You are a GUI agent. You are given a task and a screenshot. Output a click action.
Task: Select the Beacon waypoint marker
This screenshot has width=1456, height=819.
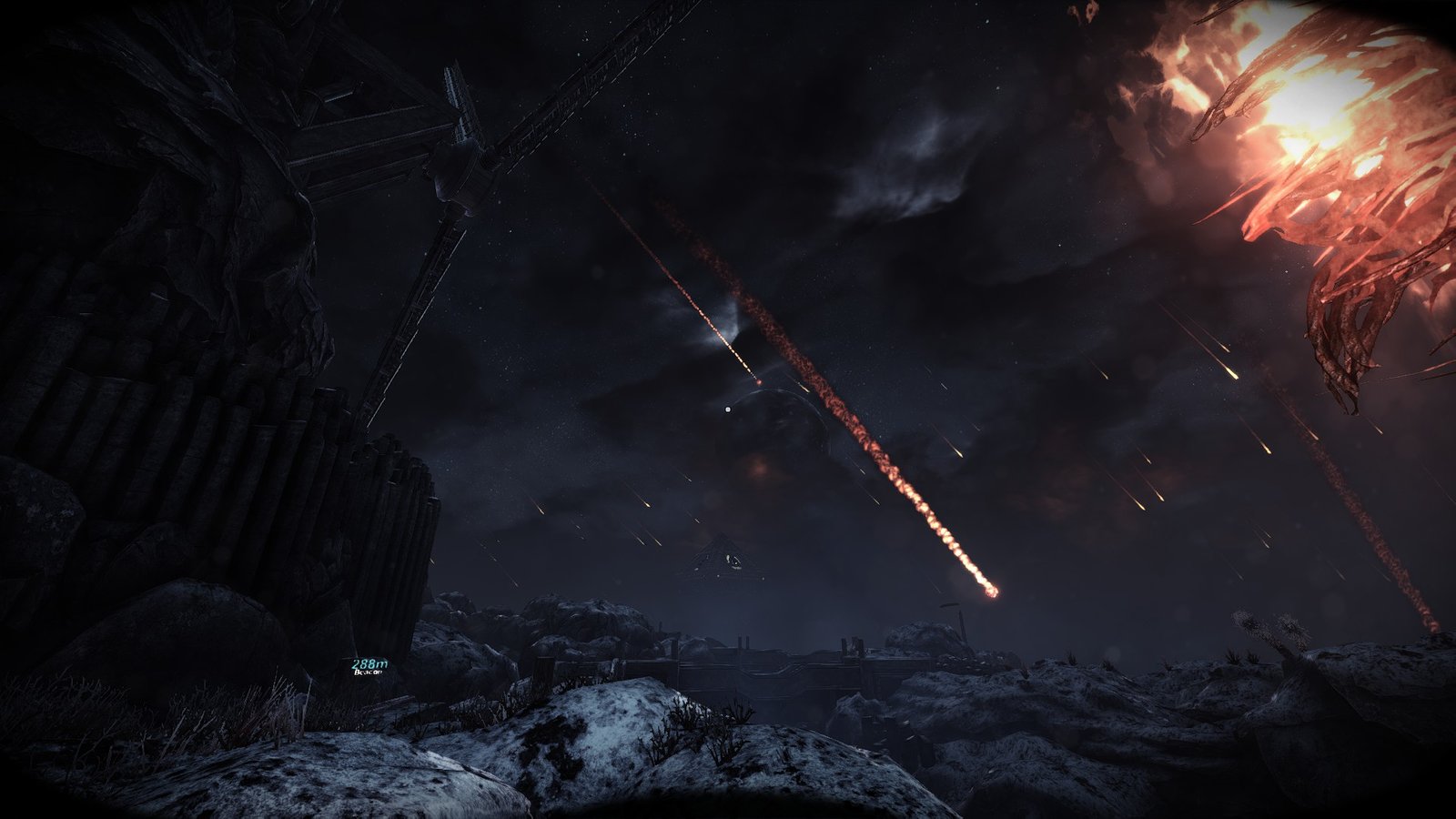coord(369,669)
